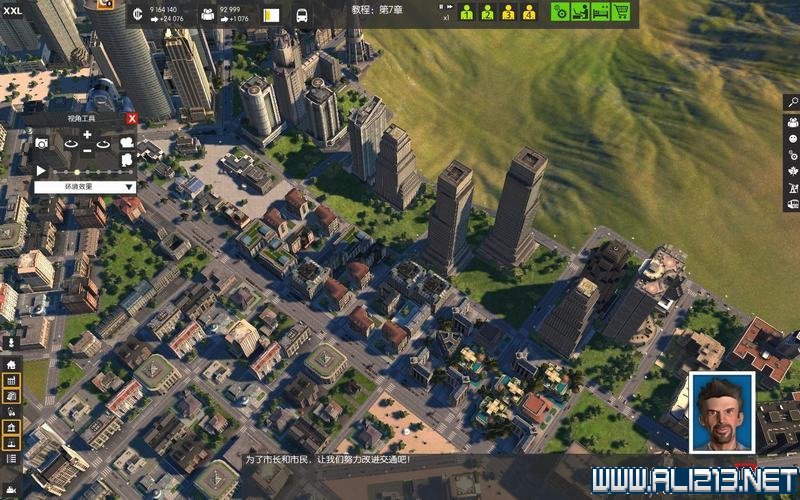Open the green bed hotel overview
The width and height of the screenshot is (800, 500).
pos(600,13)
